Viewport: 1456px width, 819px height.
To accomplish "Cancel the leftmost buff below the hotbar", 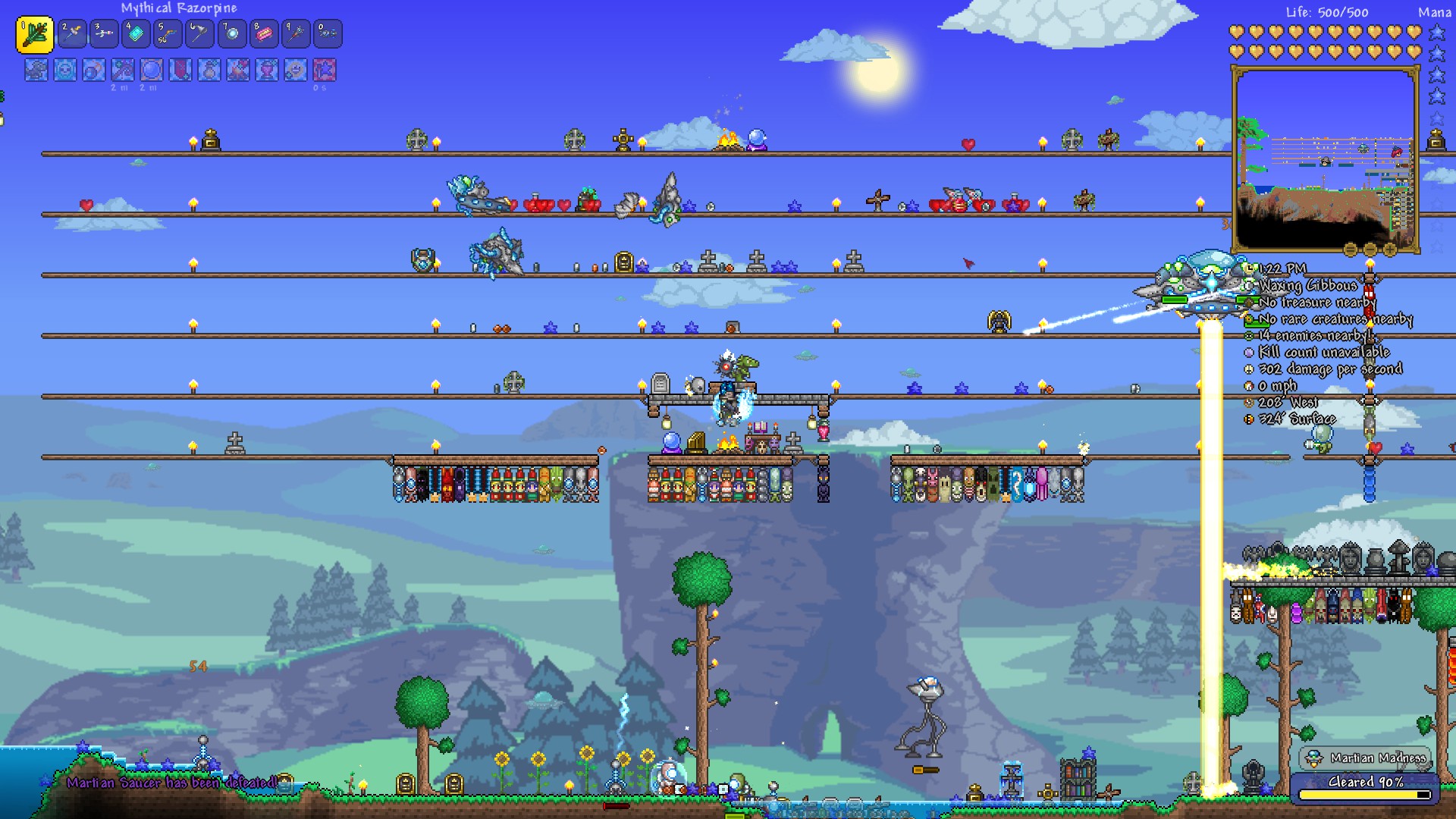I will (x=35, y=72).
